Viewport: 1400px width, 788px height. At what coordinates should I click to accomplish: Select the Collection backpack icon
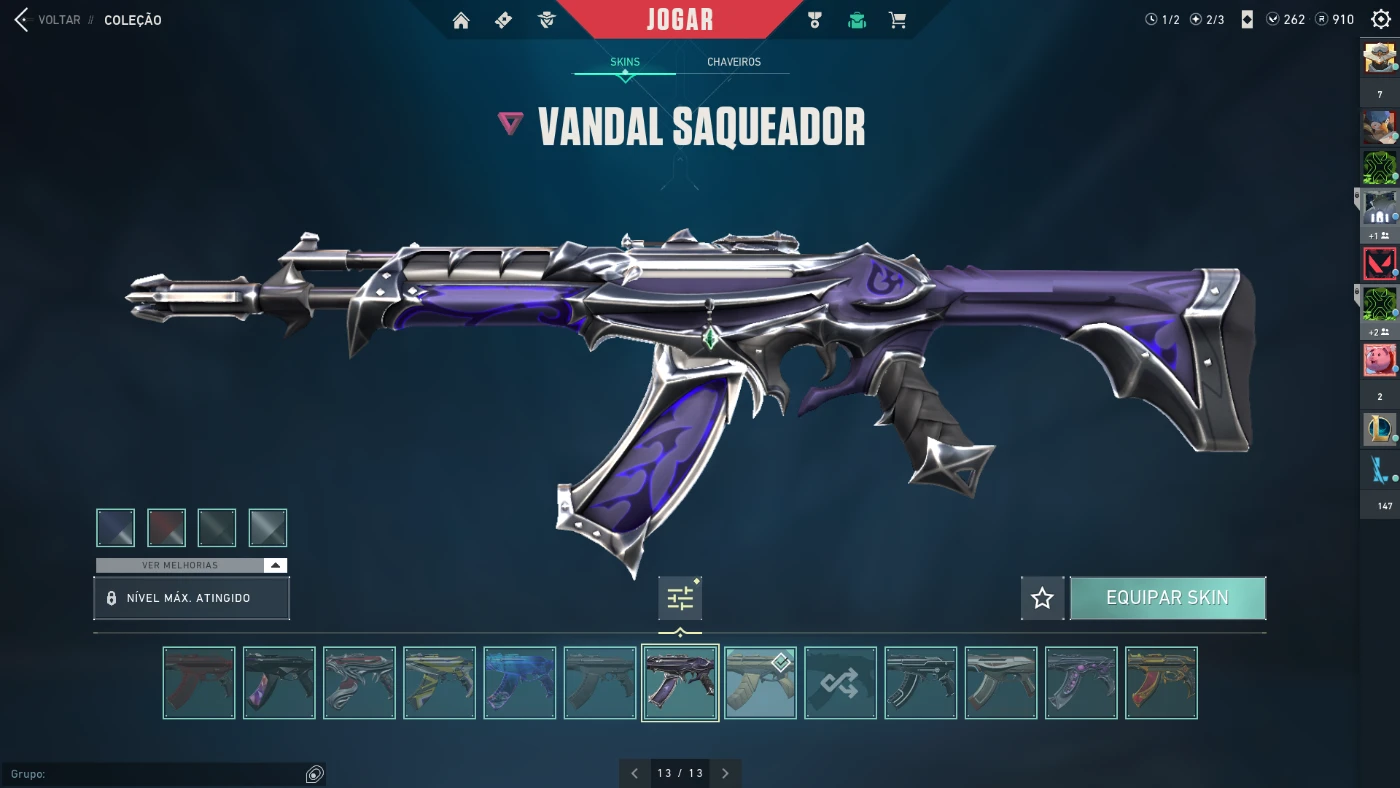point(857,19)
